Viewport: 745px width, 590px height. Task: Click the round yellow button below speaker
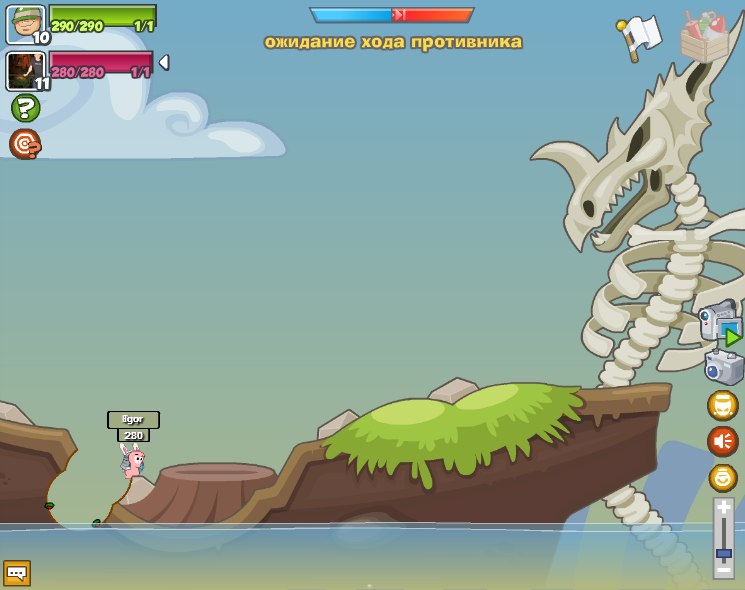pos(722,477)
